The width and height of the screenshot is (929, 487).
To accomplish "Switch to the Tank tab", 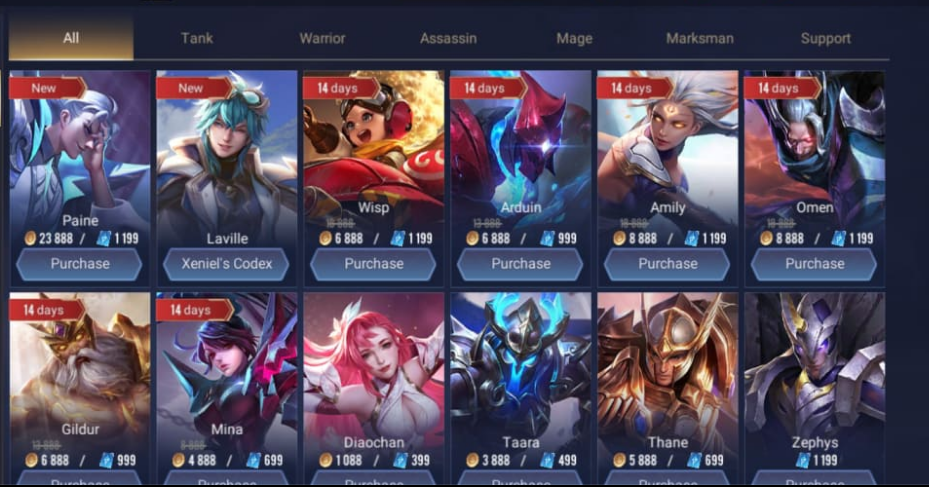I will pos(197,39).
